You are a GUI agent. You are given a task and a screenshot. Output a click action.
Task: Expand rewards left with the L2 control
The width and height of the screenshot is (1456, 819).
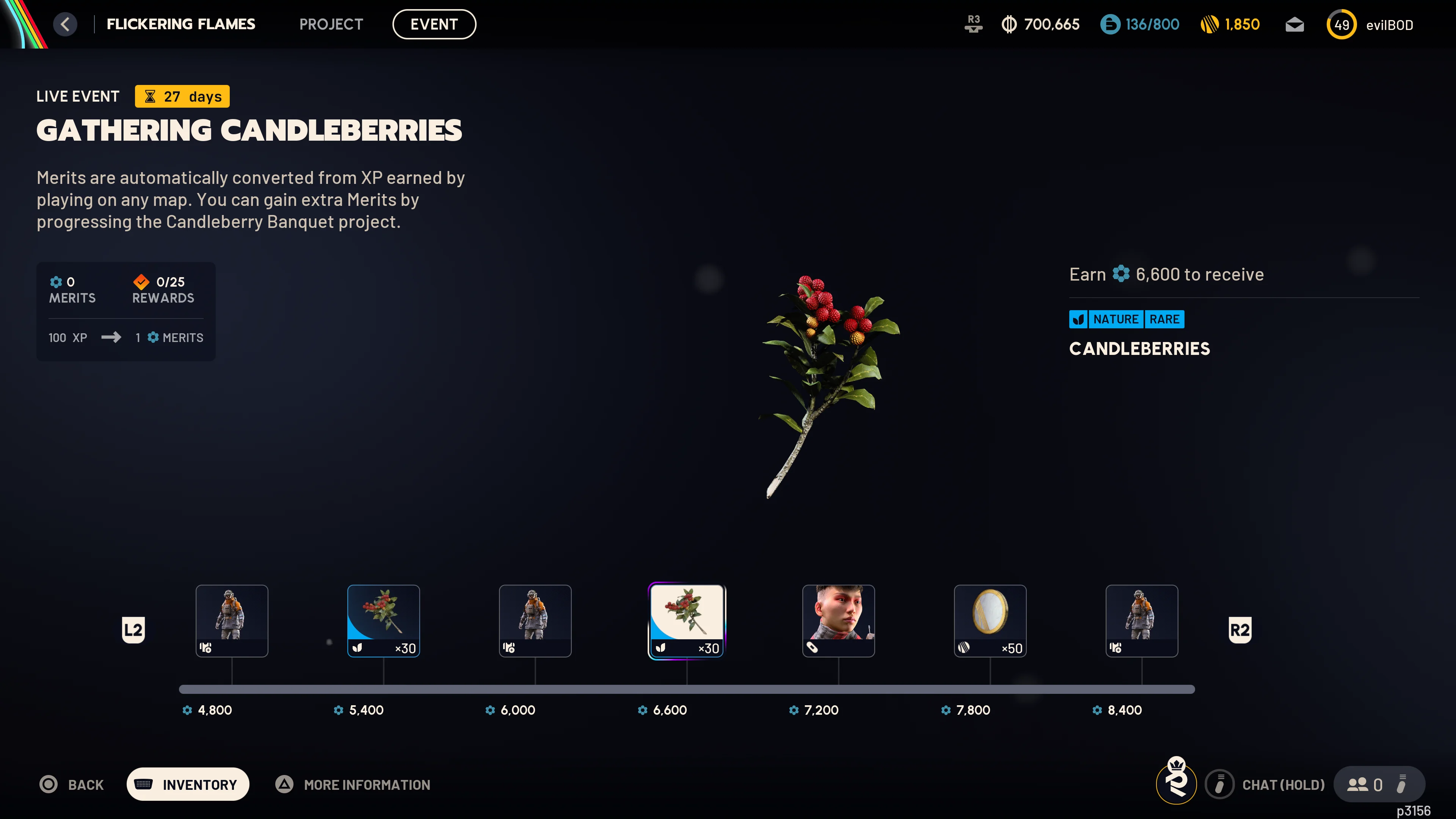[133, 629]
